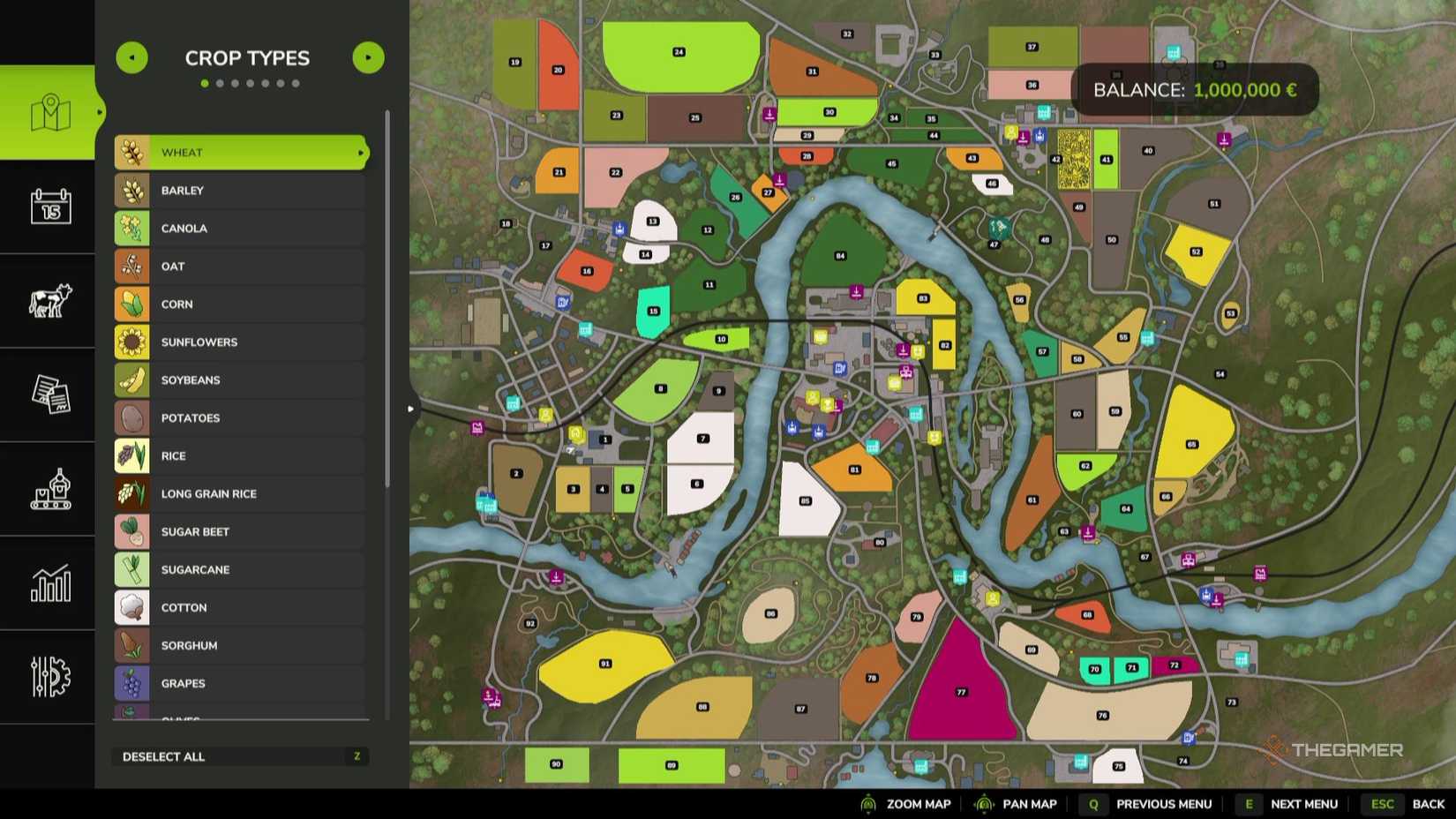Go back to the previous overlay page

point(131,56)
